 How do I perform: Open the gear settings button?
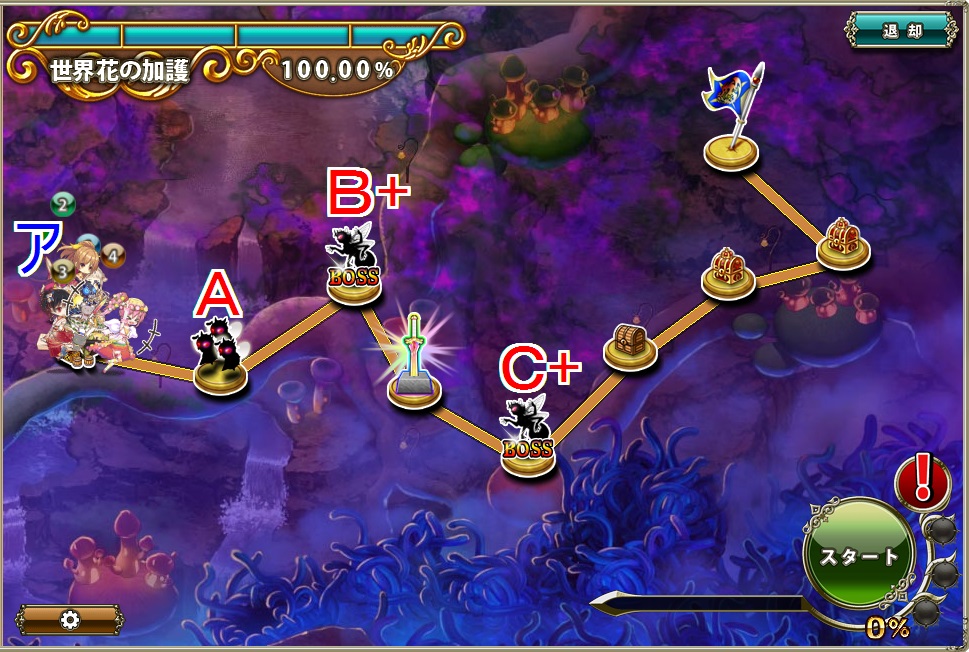tap(69, 620)
